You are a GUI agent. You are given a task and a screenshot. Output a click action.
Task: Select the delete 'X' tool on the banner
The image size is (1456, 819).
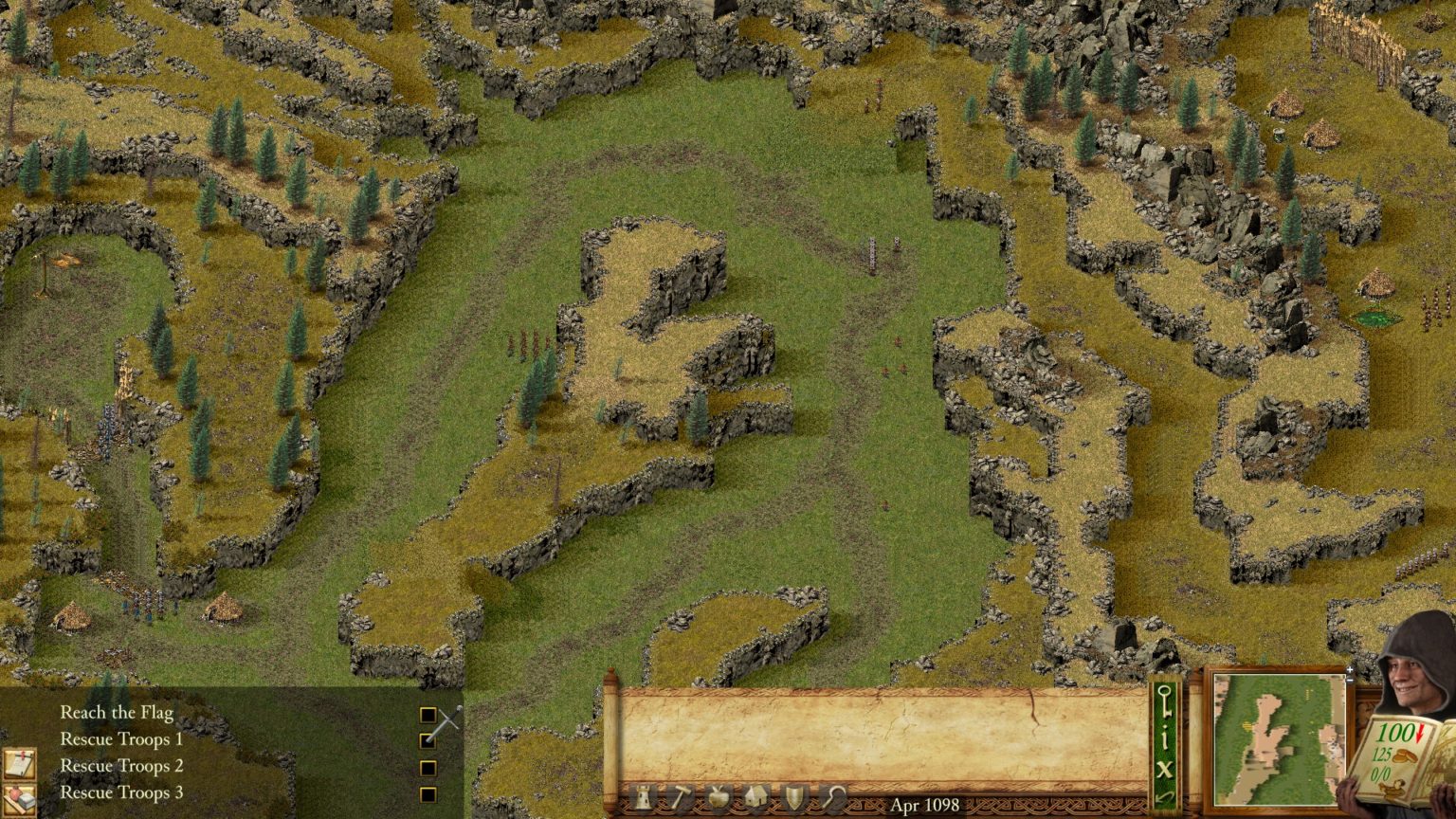pyautogui.click(x=1165, y=768)
